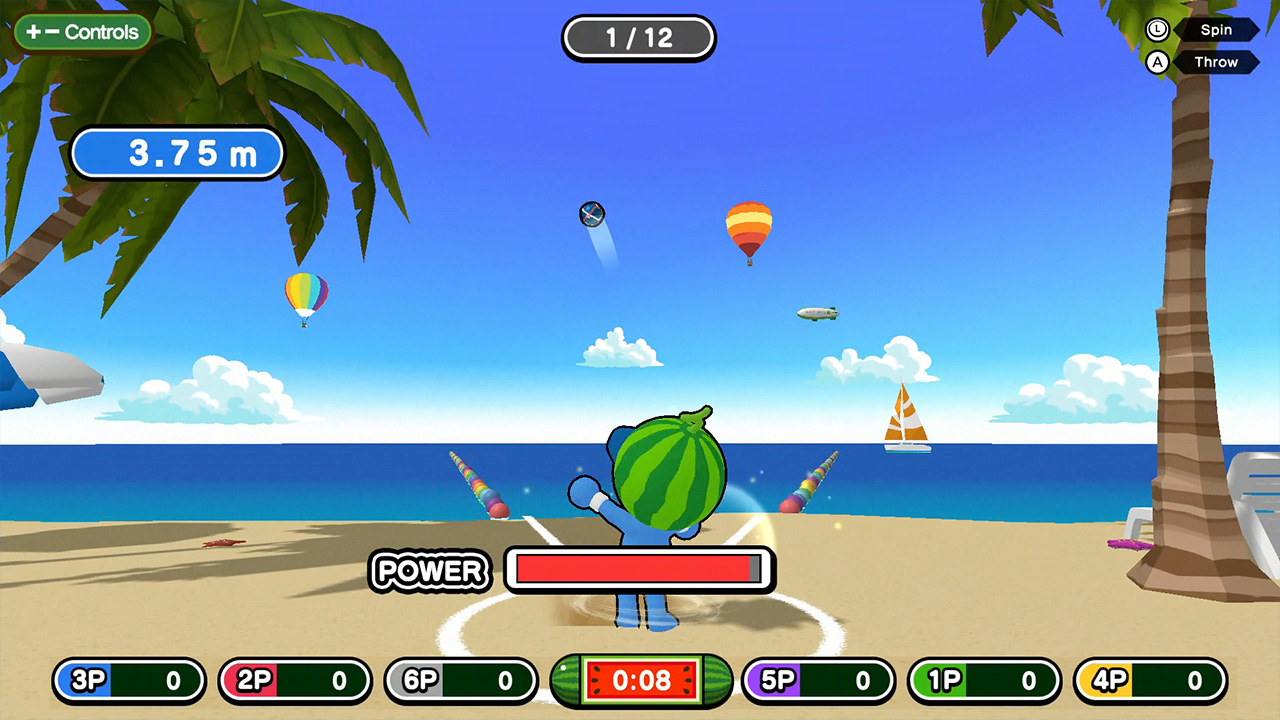
Task: Expand the 3.75 m distance badge
Action: click(177, 153)
